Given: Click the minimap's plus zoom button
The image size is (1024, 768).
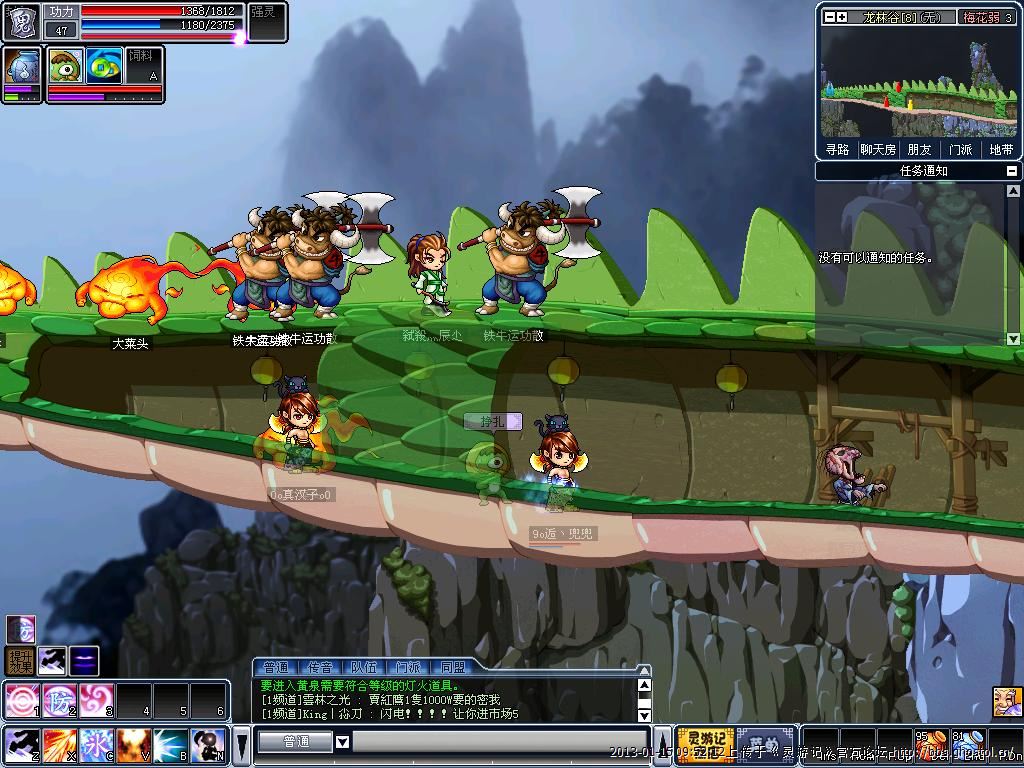Looking at the screenshot, I should click(x=842, y=17).
